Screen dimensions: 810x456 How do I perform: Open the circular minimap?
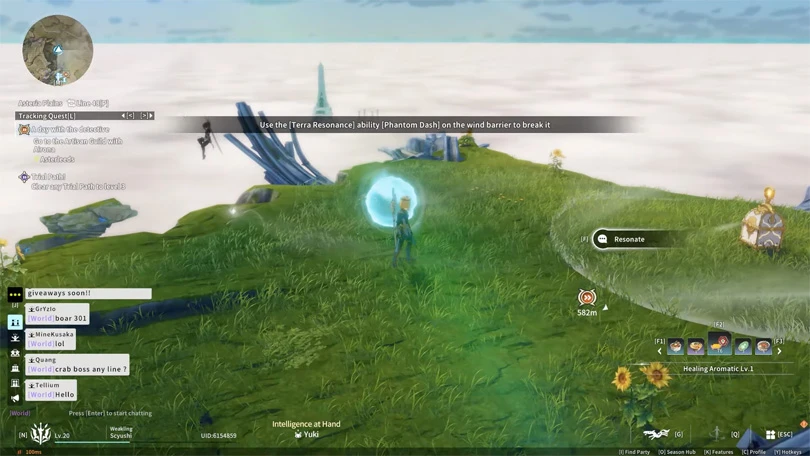(x=58, y=50)
